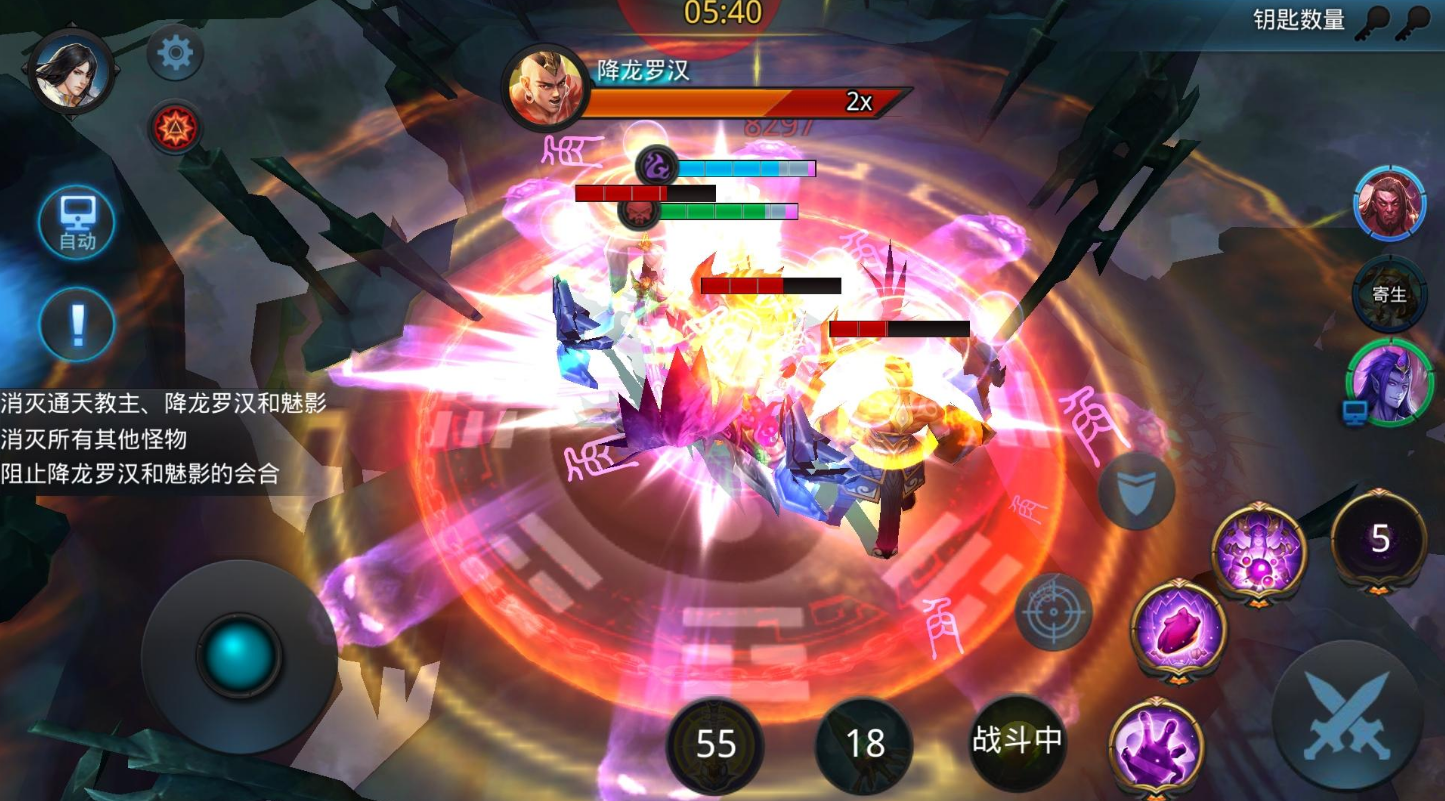The width and height of the screenshot is (1445, 801).
Task: Toggle the 自动 auto-battle button
Action: click(x=77, y=223)
